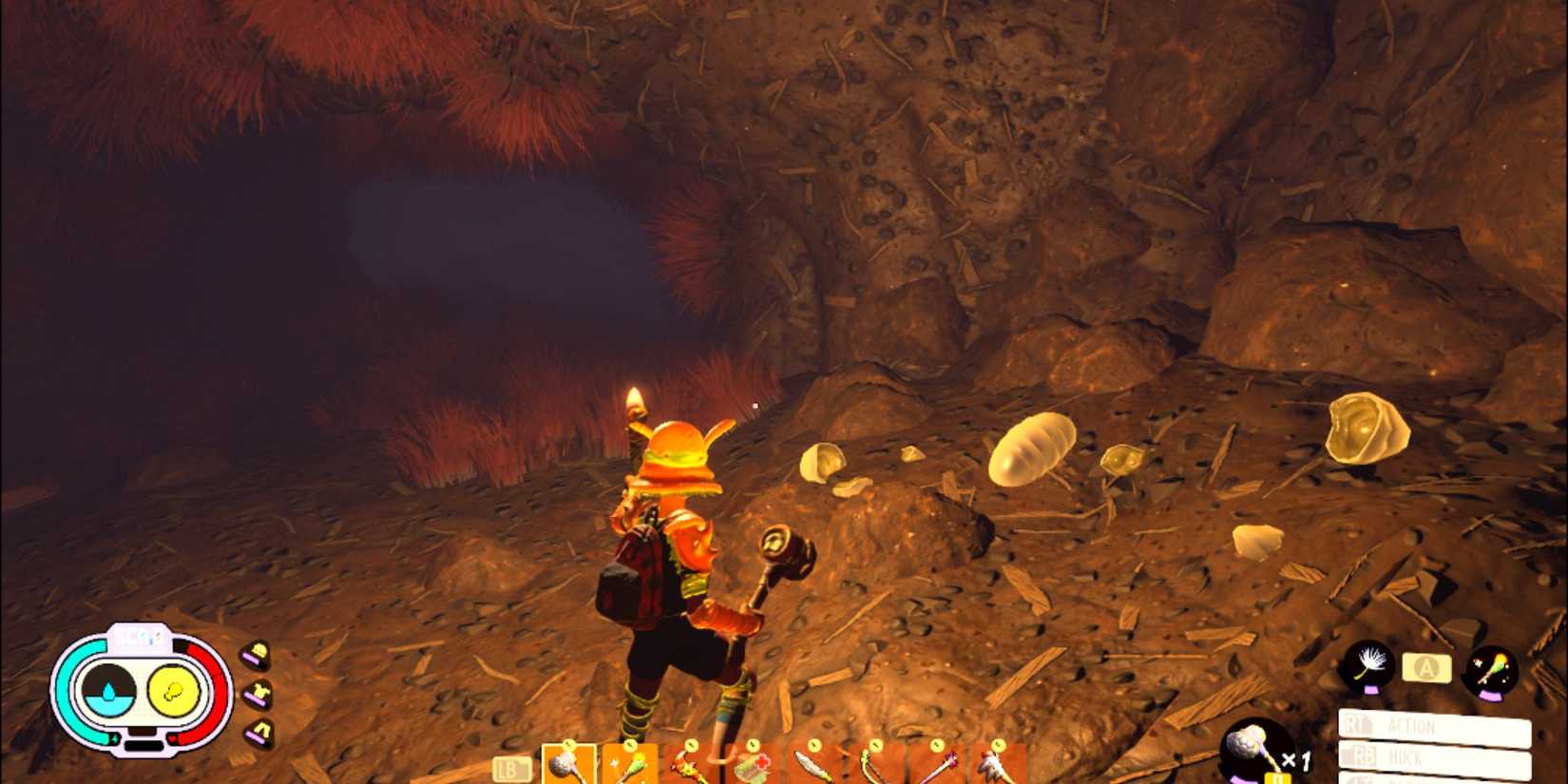Choose the feather dagger in the hotbar
This screenshot has width=1568, height=784.
pyautogui.click(x=813, y=760)
